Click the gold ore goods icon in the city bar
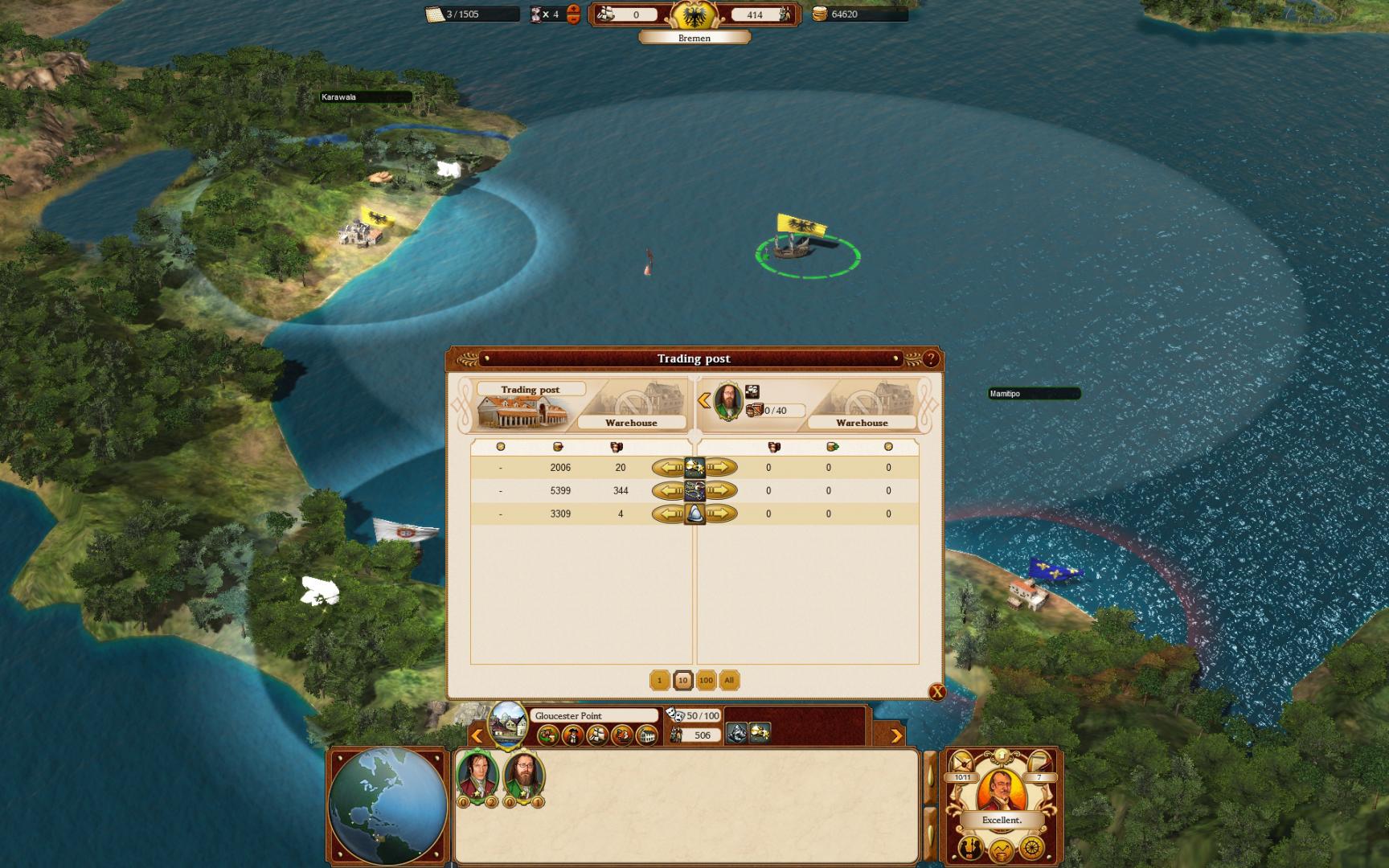 [x=760, y=734]
